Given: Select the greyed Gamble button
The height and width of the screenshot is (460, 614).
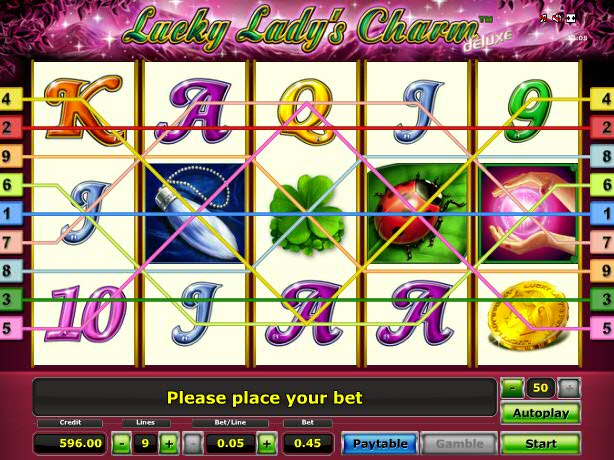Looking at the screenshot, I should click(459, 443).
